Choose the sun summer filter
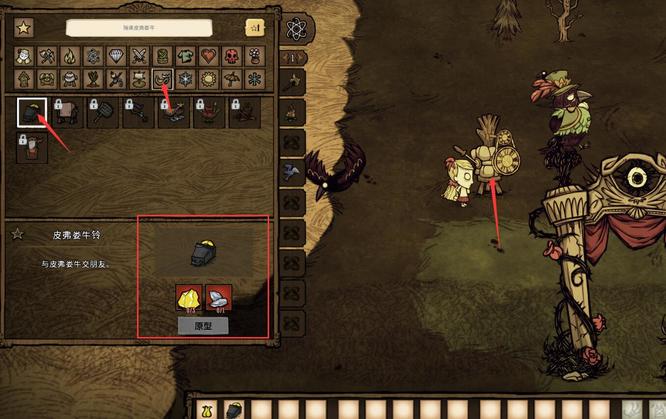 coord(208,78)
